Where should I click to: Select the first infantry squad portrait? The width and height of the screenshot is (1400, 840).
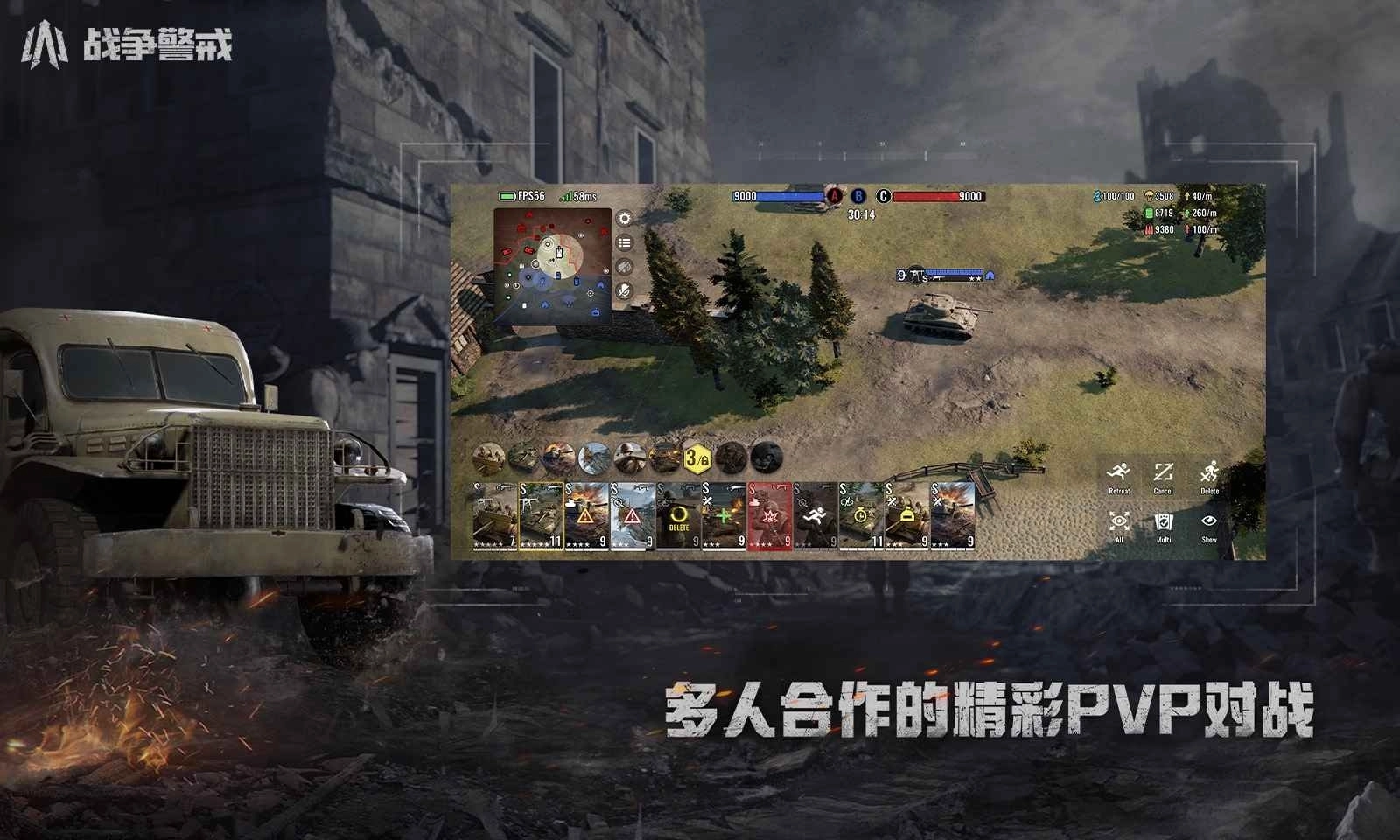488,458
